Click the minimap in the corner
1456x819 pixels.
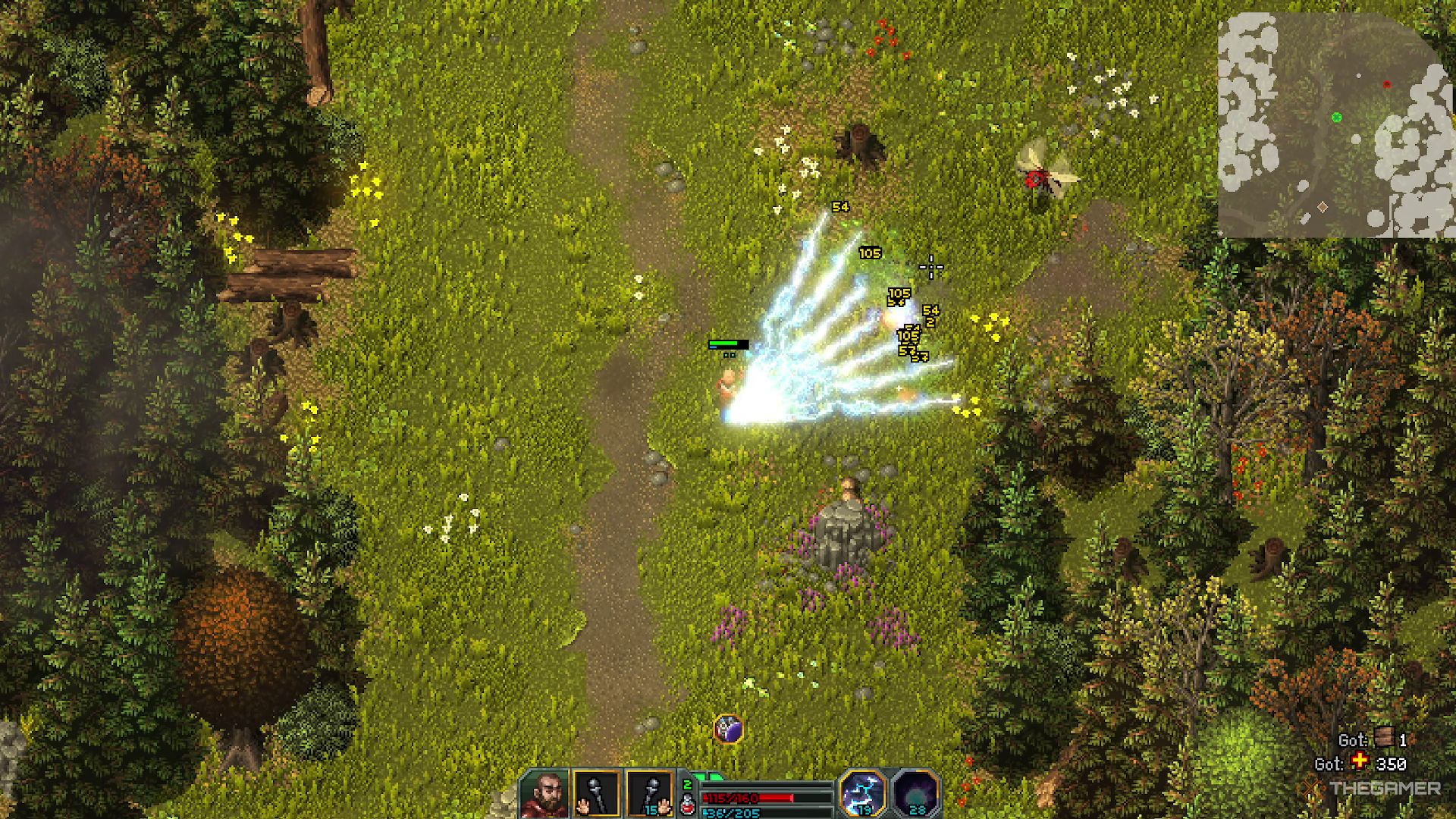(x=1335, y=125)
